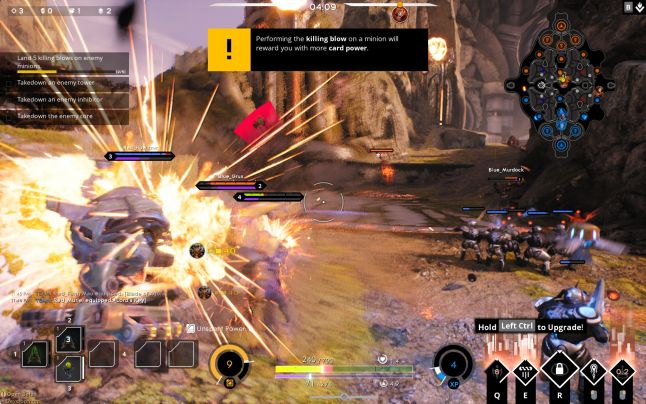Open the card power counter showing 9

[230, 365]
